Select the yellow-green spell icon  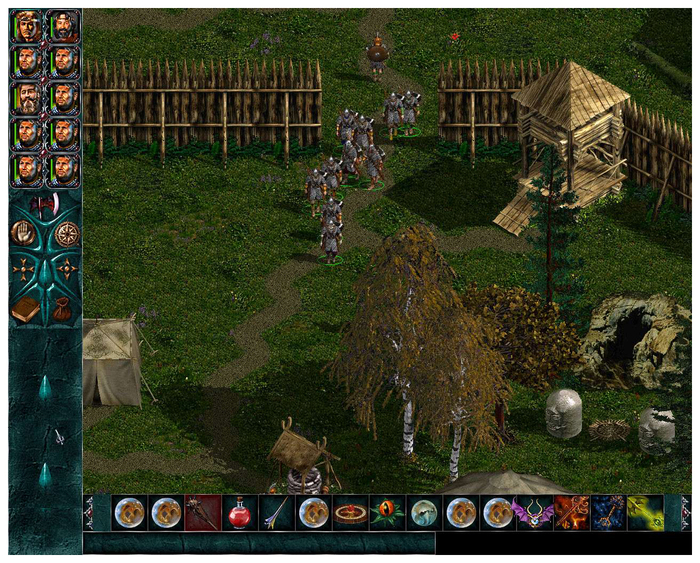(x=644, y=512)
